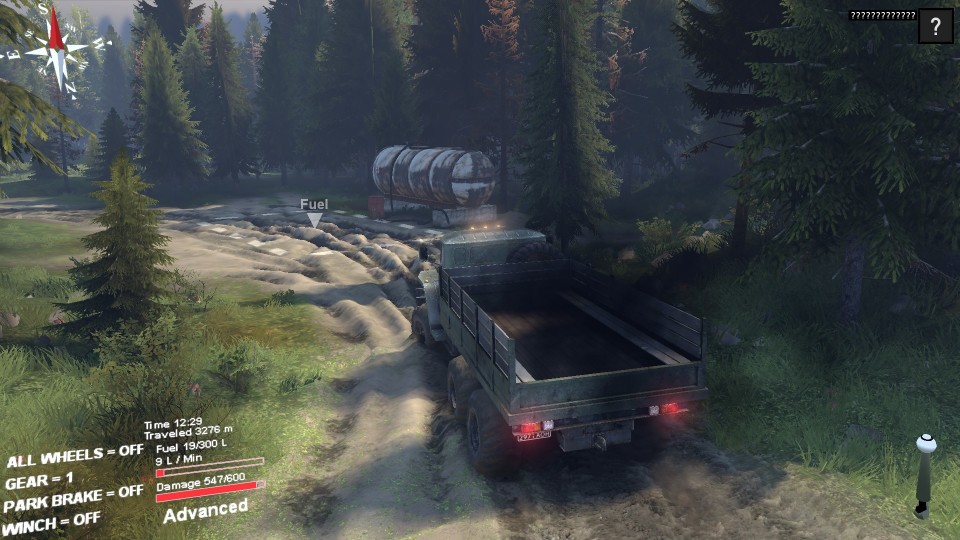
Task: Click the gear shifter knob
Action: (x=925, y=441)
